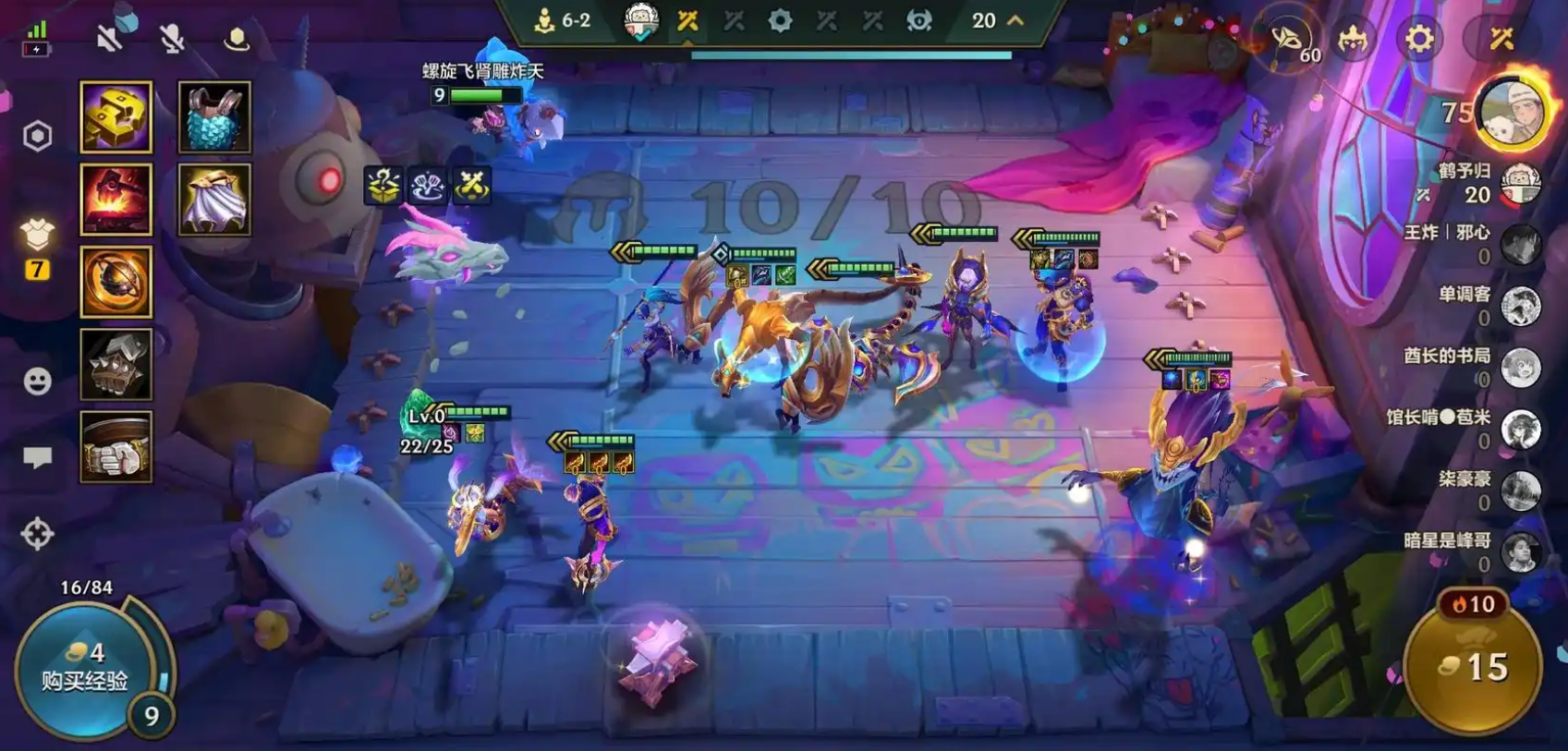The image size is (1568, 751).
Task: Open the shop via the 15 gold button
Action: coord(1473,667)
